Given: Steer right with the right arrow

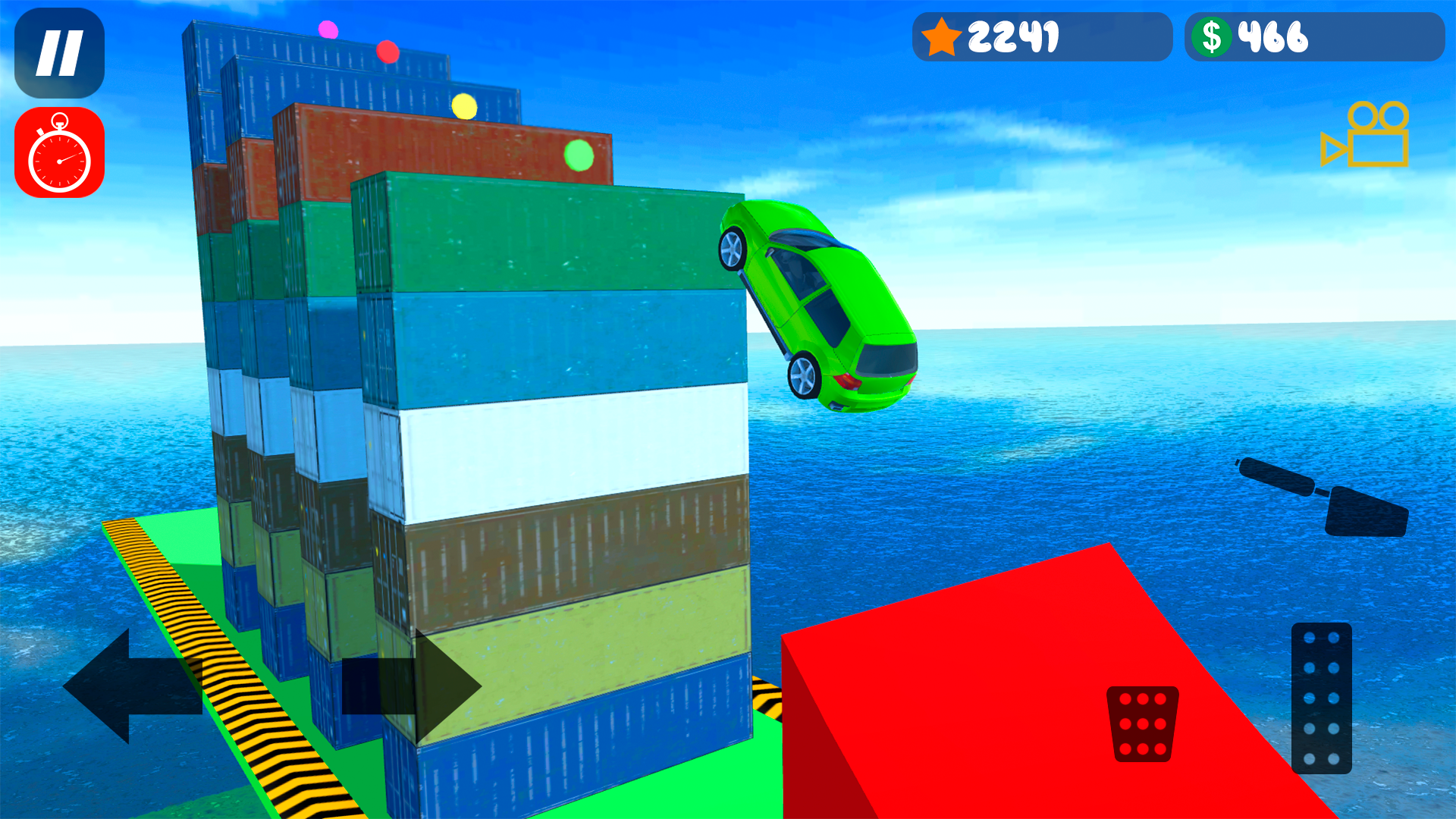Looking at the screenshot, I should (413, 686).
